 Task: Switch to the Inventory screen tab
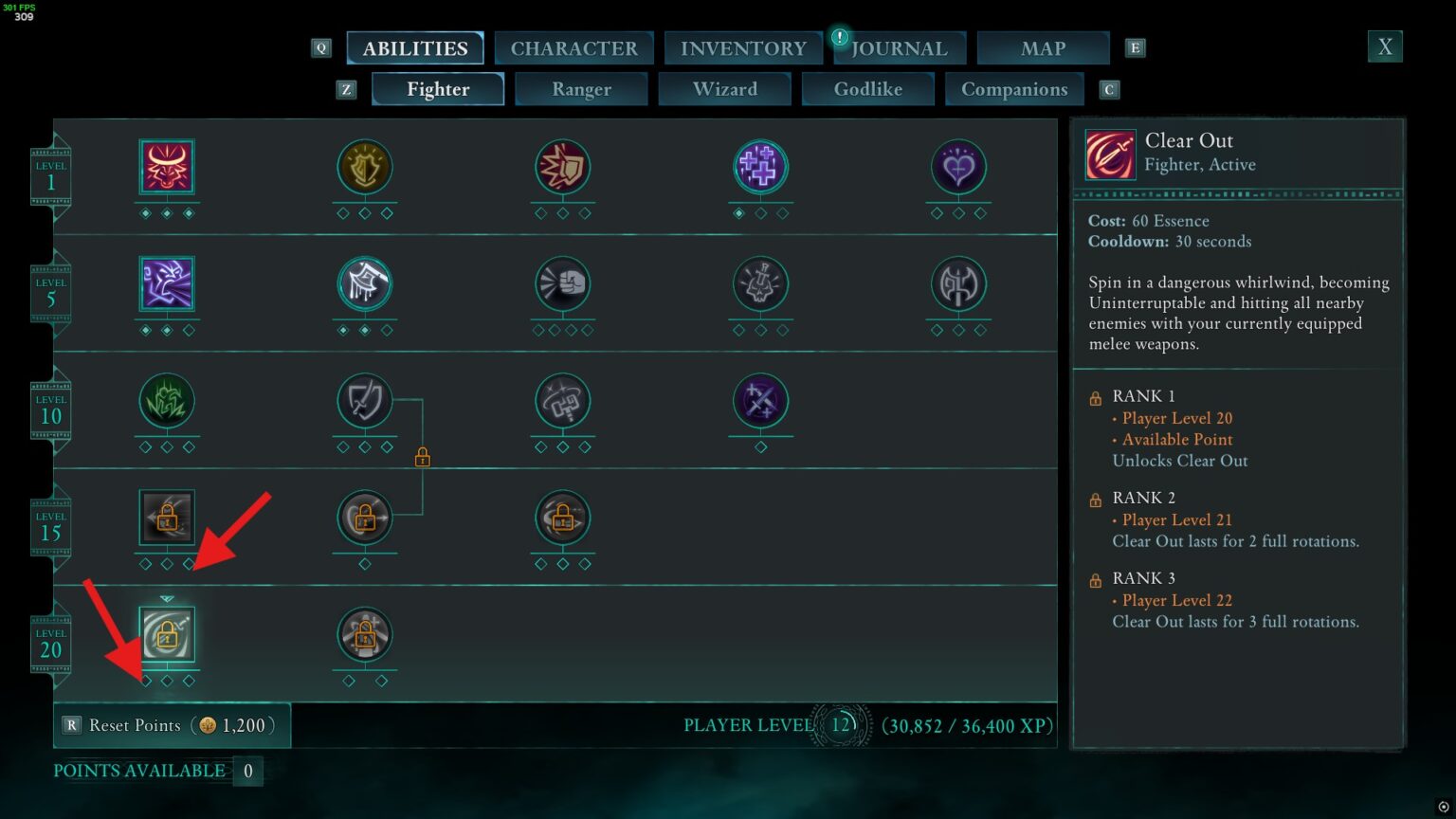743,47
